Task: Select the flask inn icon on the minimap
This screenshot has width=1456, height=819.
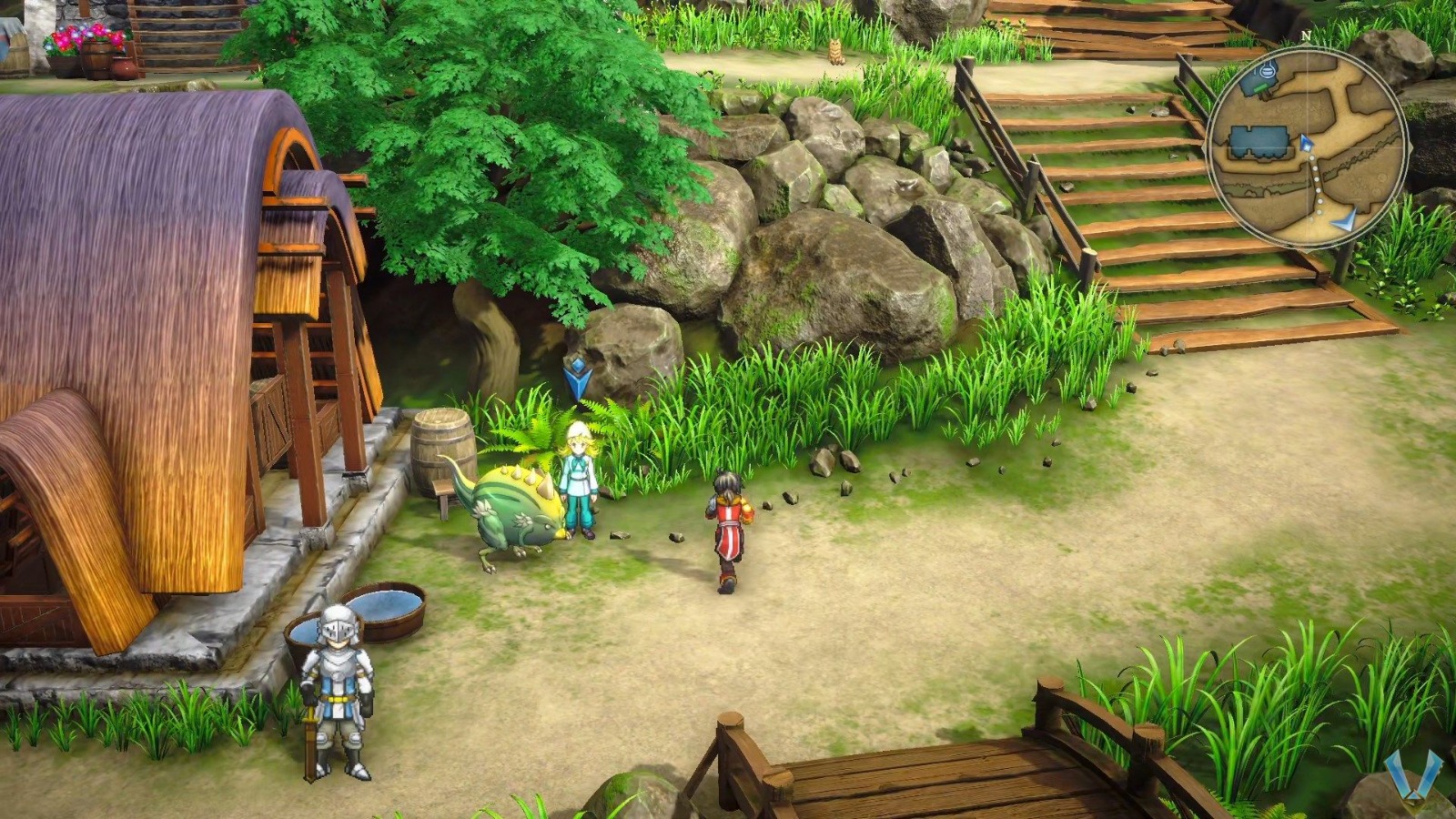Action: [1267, 71]
